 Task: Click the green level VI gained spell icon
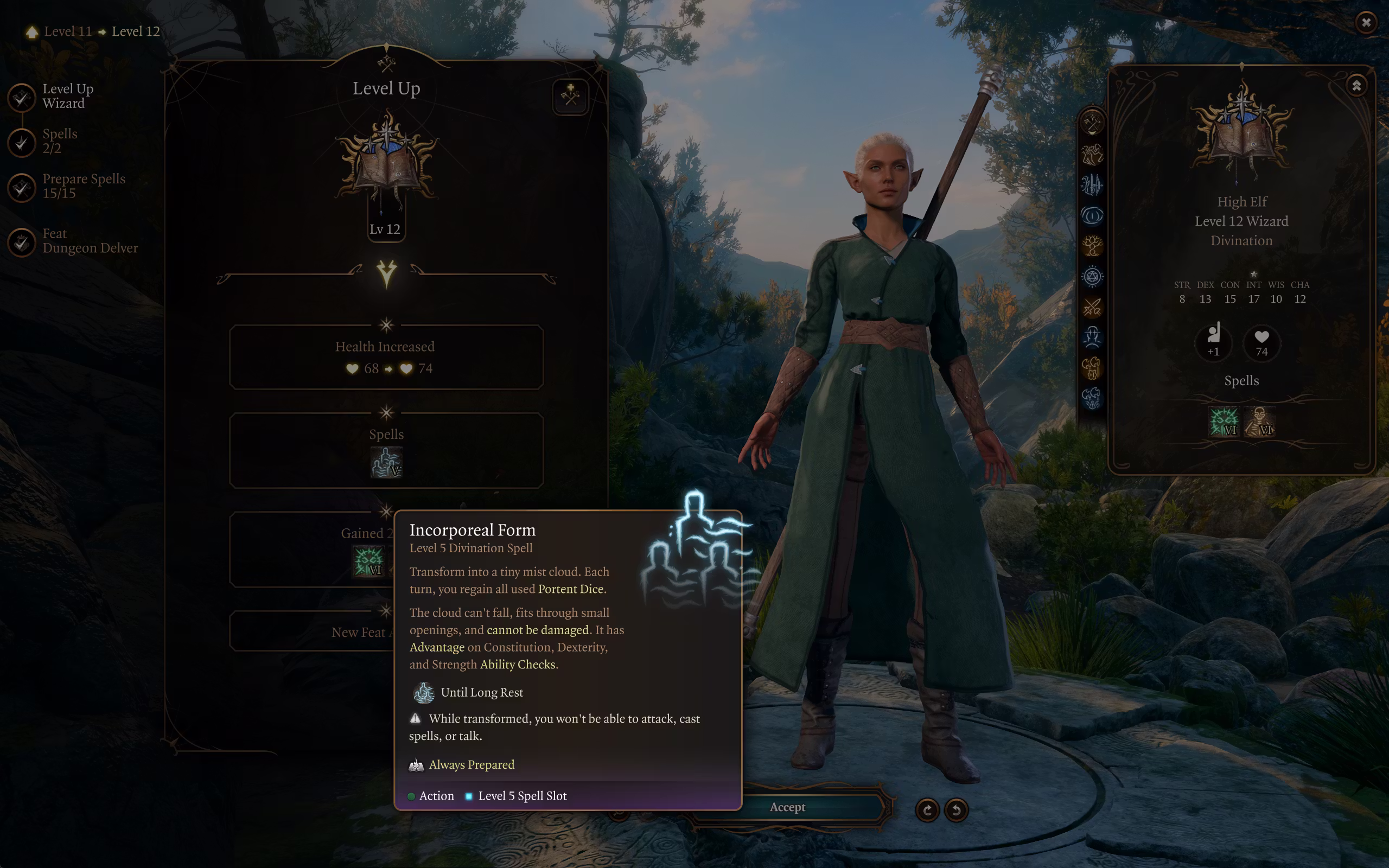pos(368,561)
